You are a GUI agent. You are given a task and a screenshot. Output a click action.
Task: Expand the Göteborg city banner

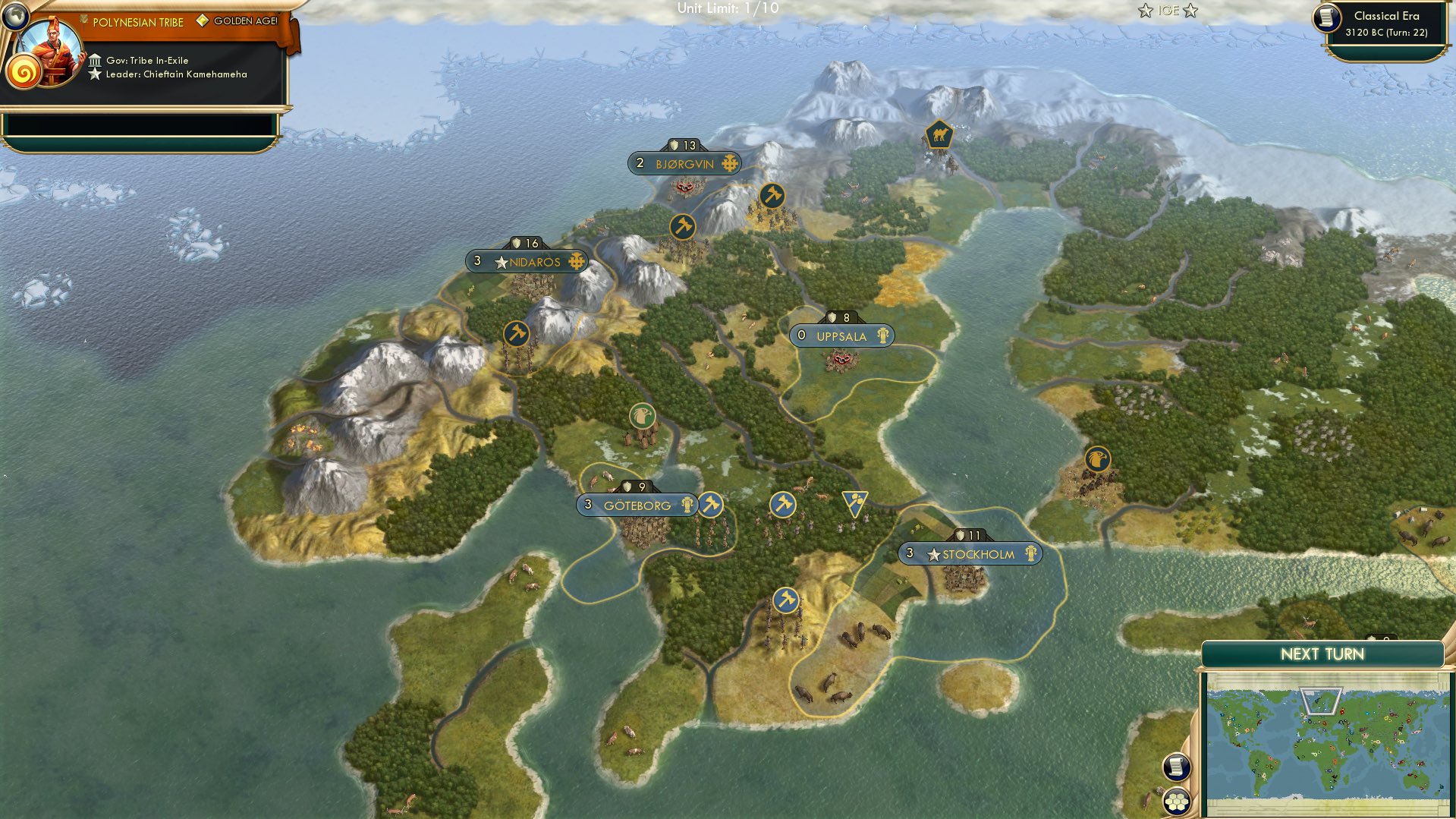[x=637, y=504]
